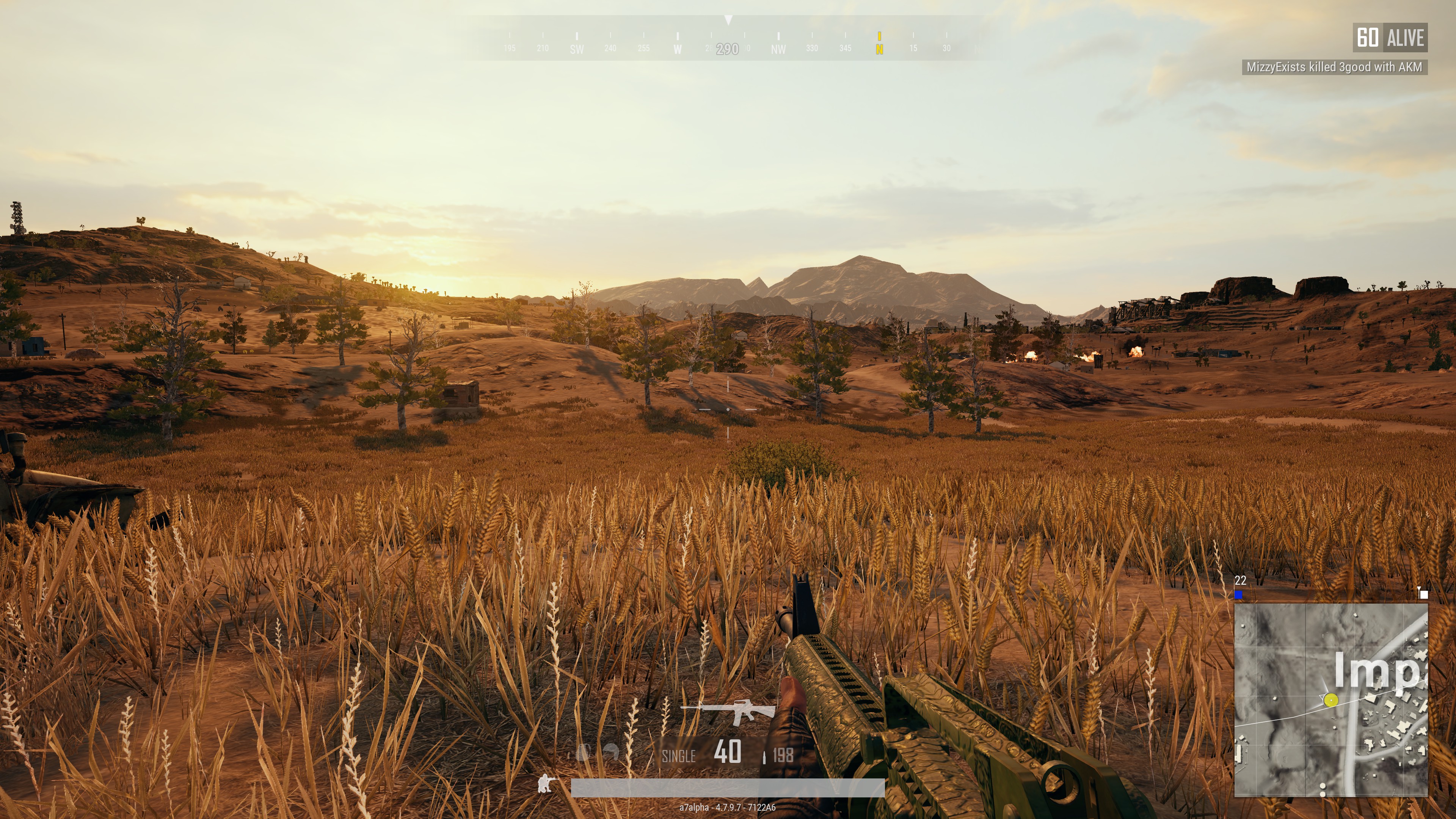Select the helmet equipment icon
This screenshot has width=1456, height=819.
(x=611, y=752)
